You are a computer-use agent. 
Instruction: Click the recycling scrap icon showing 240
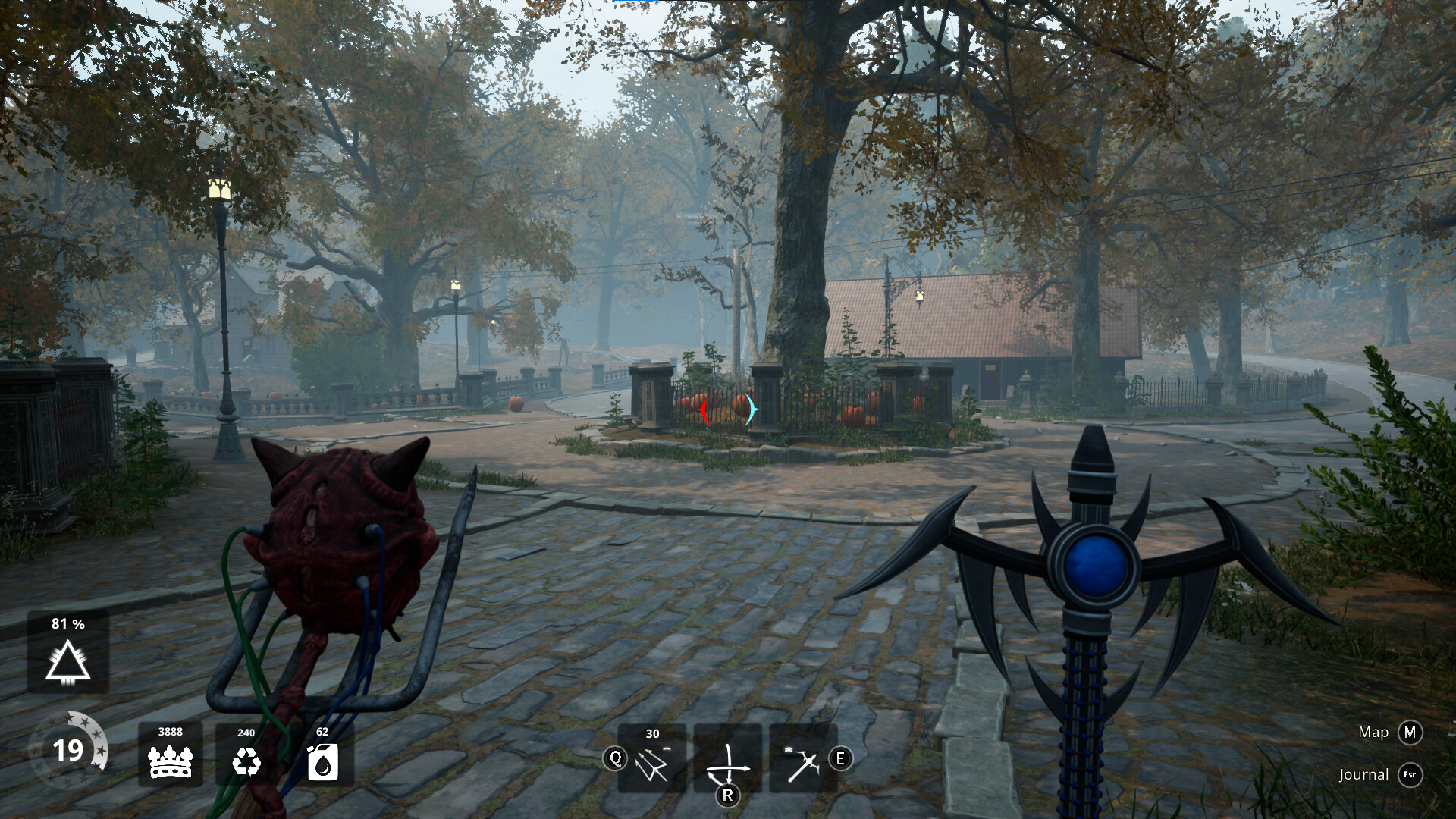[246, 761]
